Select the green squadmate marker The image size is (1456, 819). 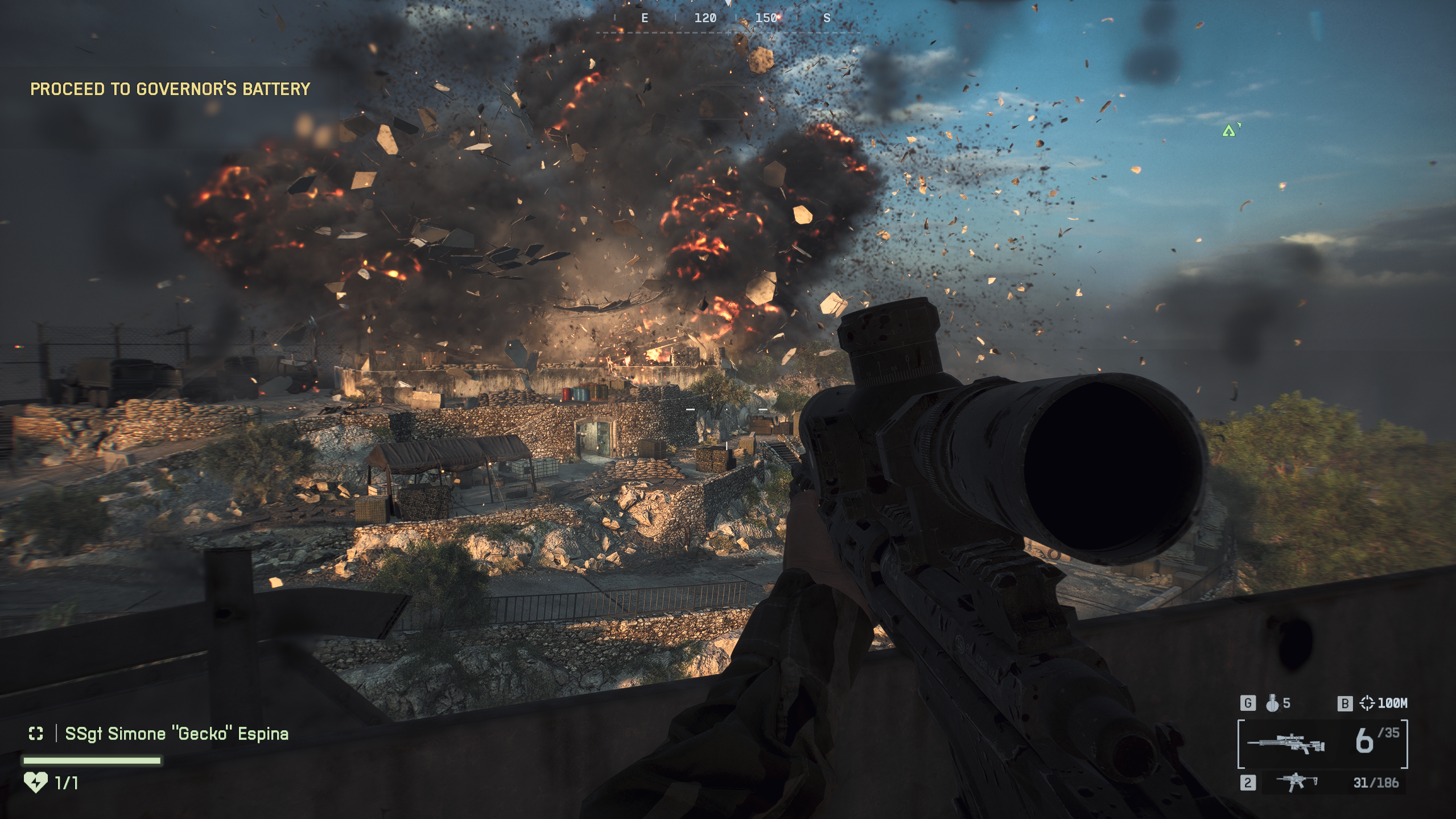[1229, 131]
